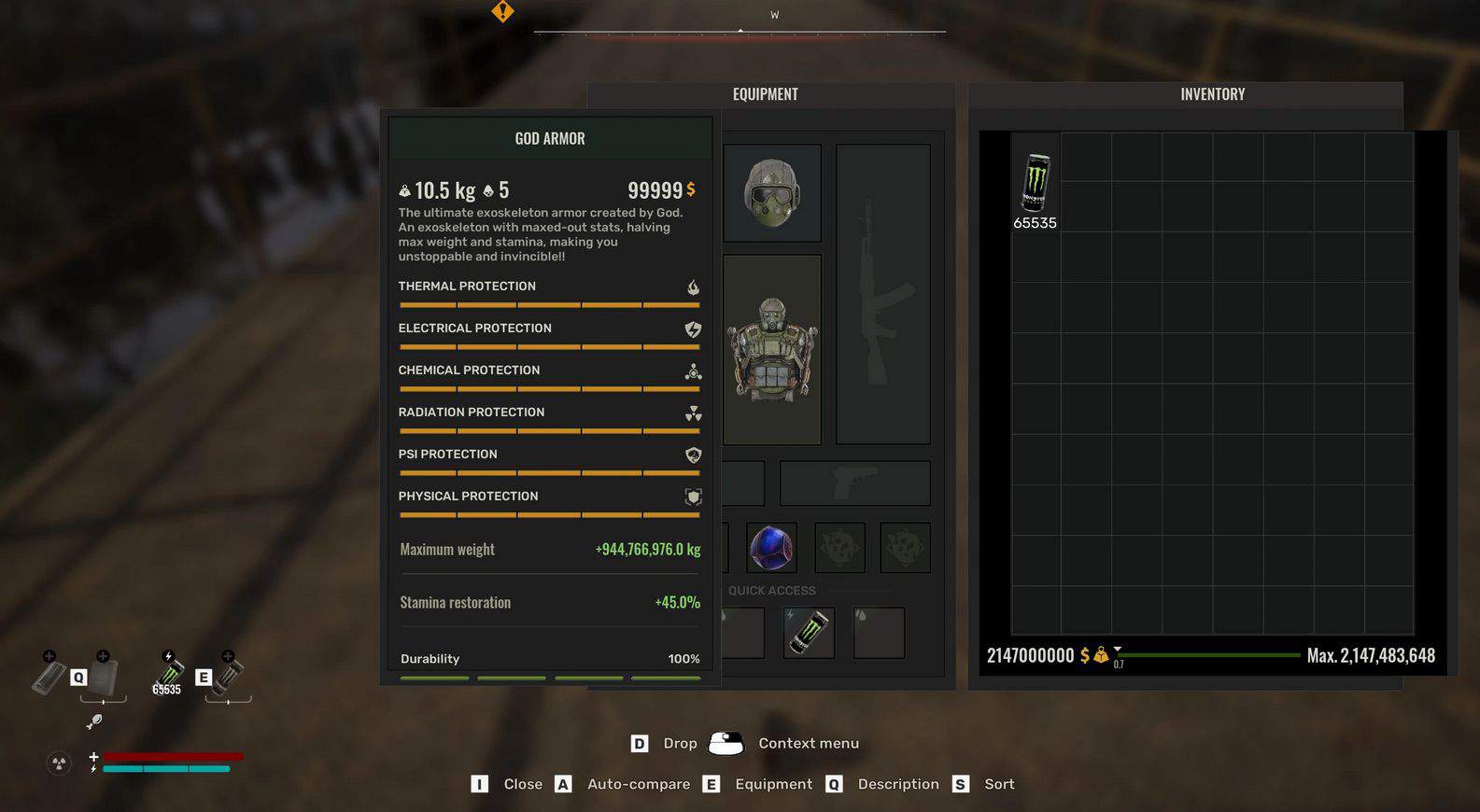1480x812 pixels.
Task: Choose the Sort option
Action: coord(998,784)
